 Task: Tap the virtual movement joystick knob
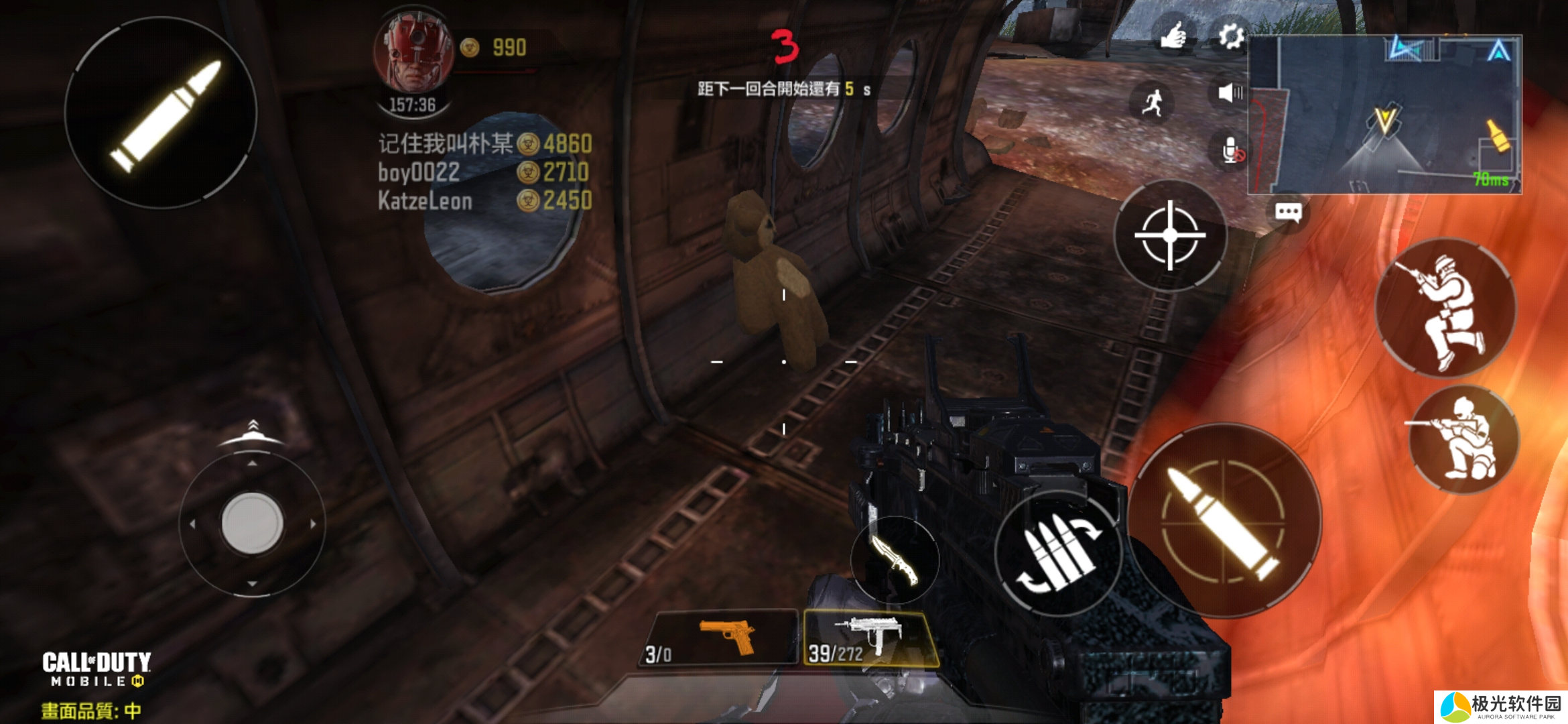pyautogui.click(x=252, y=523)
